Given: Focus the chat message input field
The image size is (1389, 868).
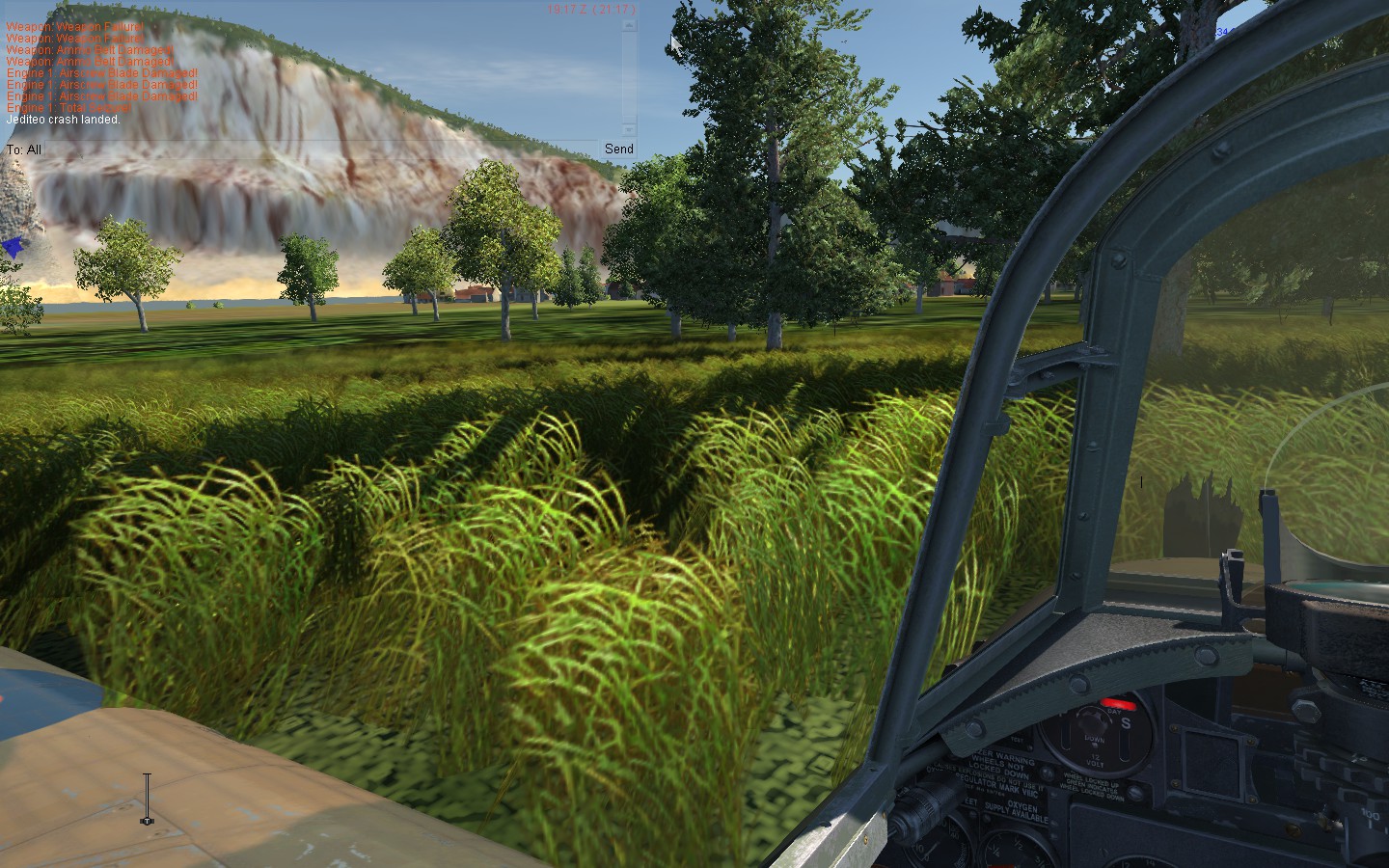Looking at the screenshot, I should [x=318, y=149].
